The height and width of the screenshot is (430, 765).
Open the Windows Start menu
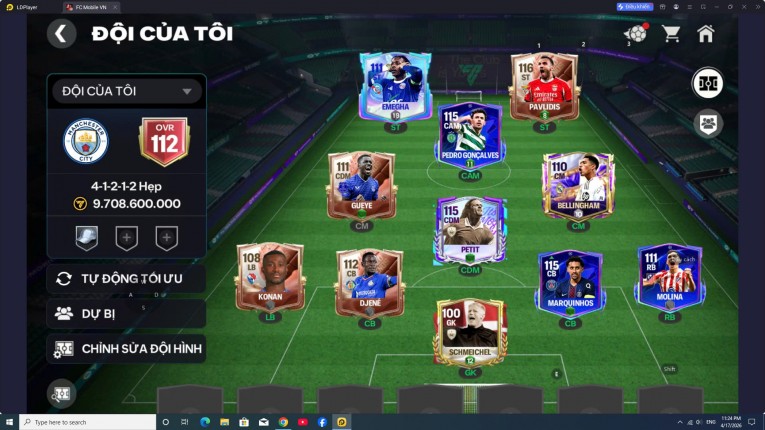tap(10, 422)
